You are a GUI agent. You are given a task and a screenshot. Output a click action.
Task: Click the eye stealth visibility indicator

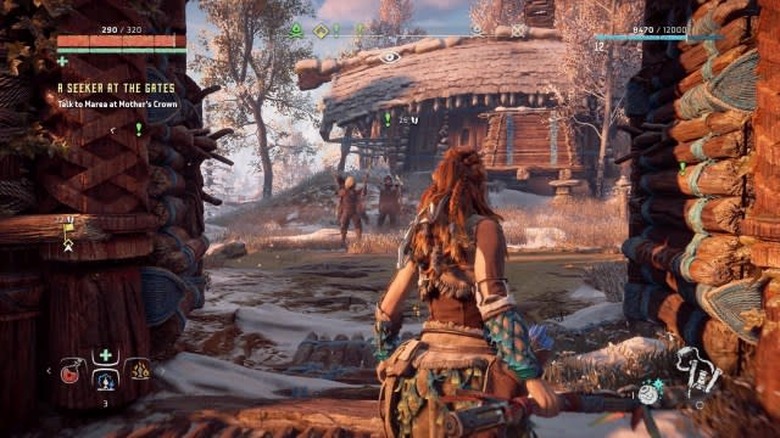(x=390, y=57)
